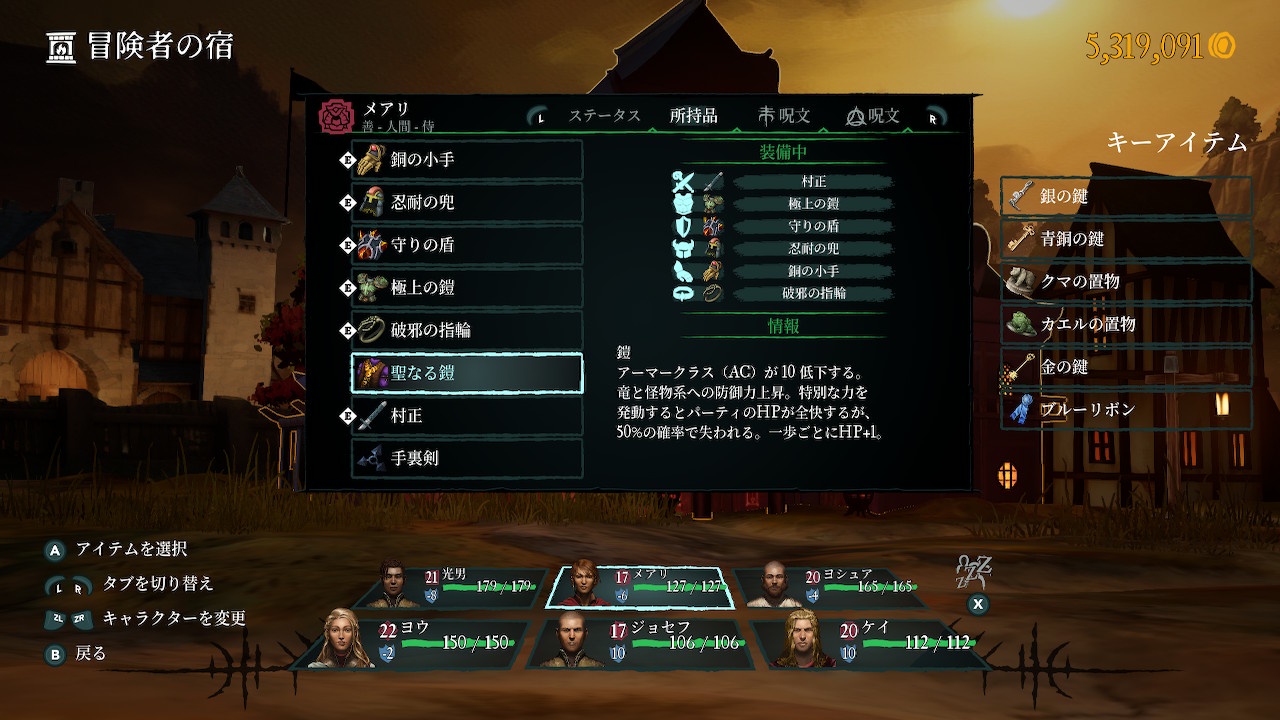Click the ブルーリボン key item
Viewport: 1280px width, 720px height.
(1126, 410)
